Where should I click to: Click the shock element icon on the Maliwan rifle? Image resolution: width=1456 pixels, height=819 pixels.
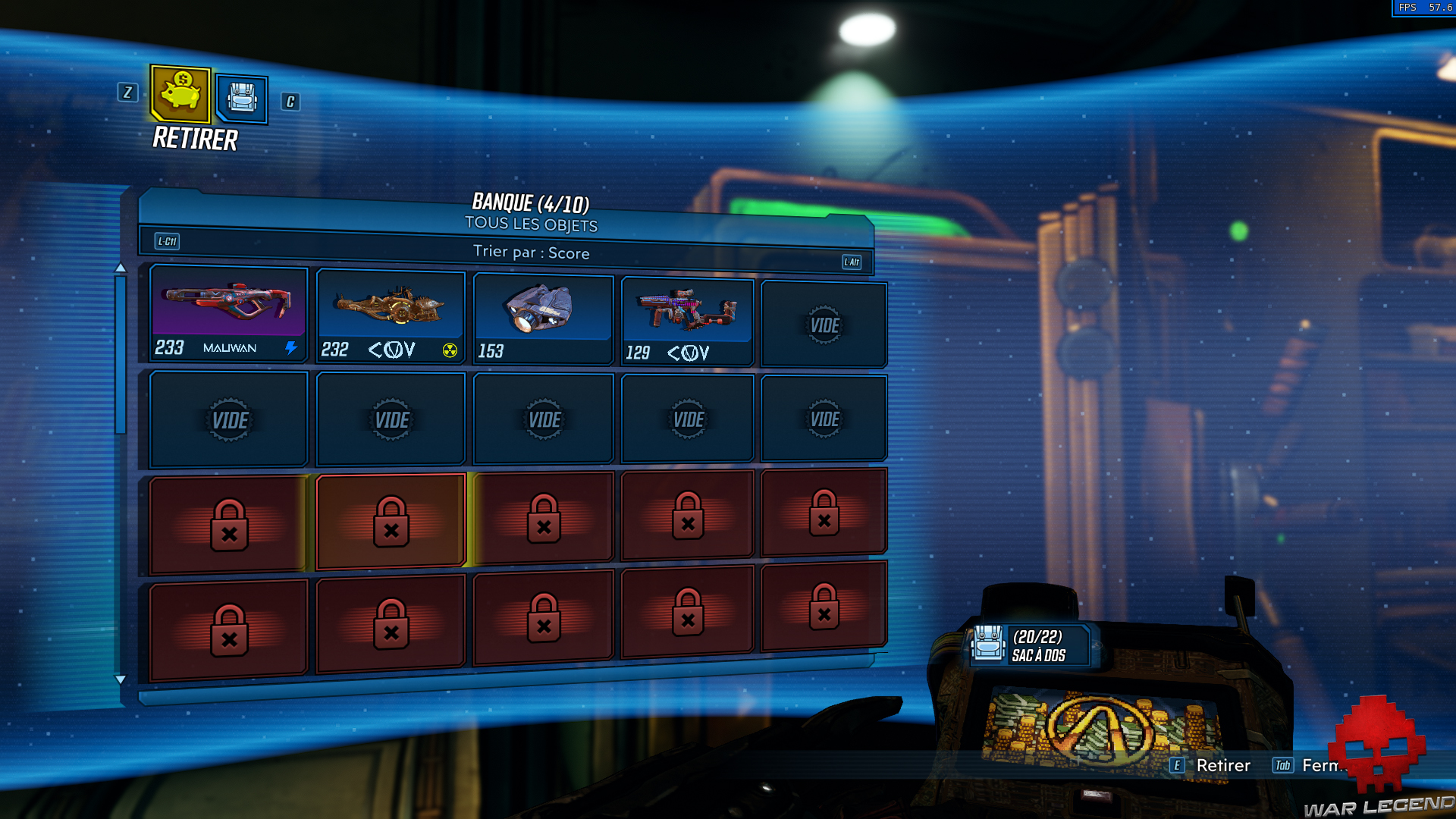click(x=291, y=348)
